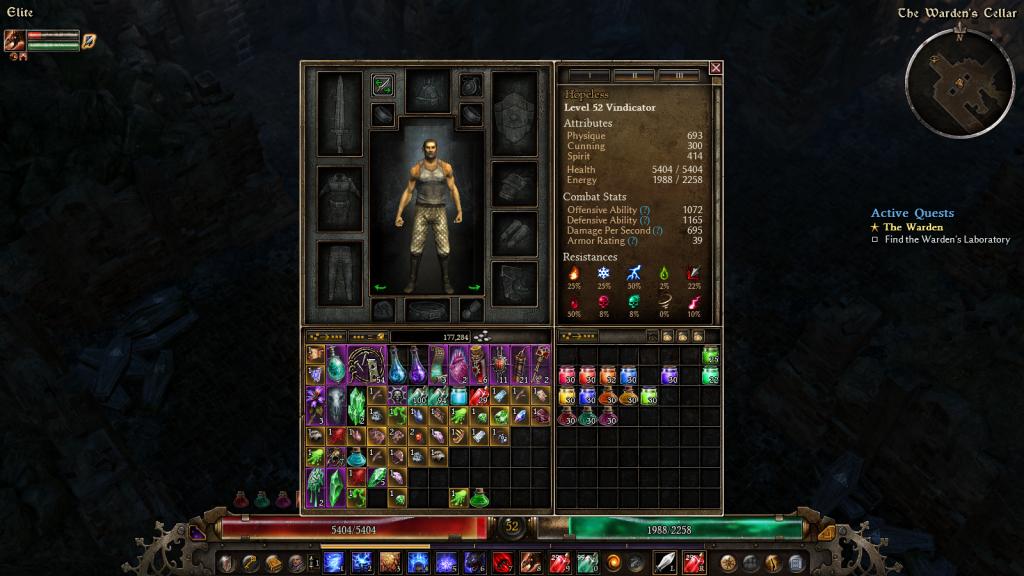Select the large teal amulet item
The width and height of the screenshot is (1024, 576).
click(x=336, y=364)
